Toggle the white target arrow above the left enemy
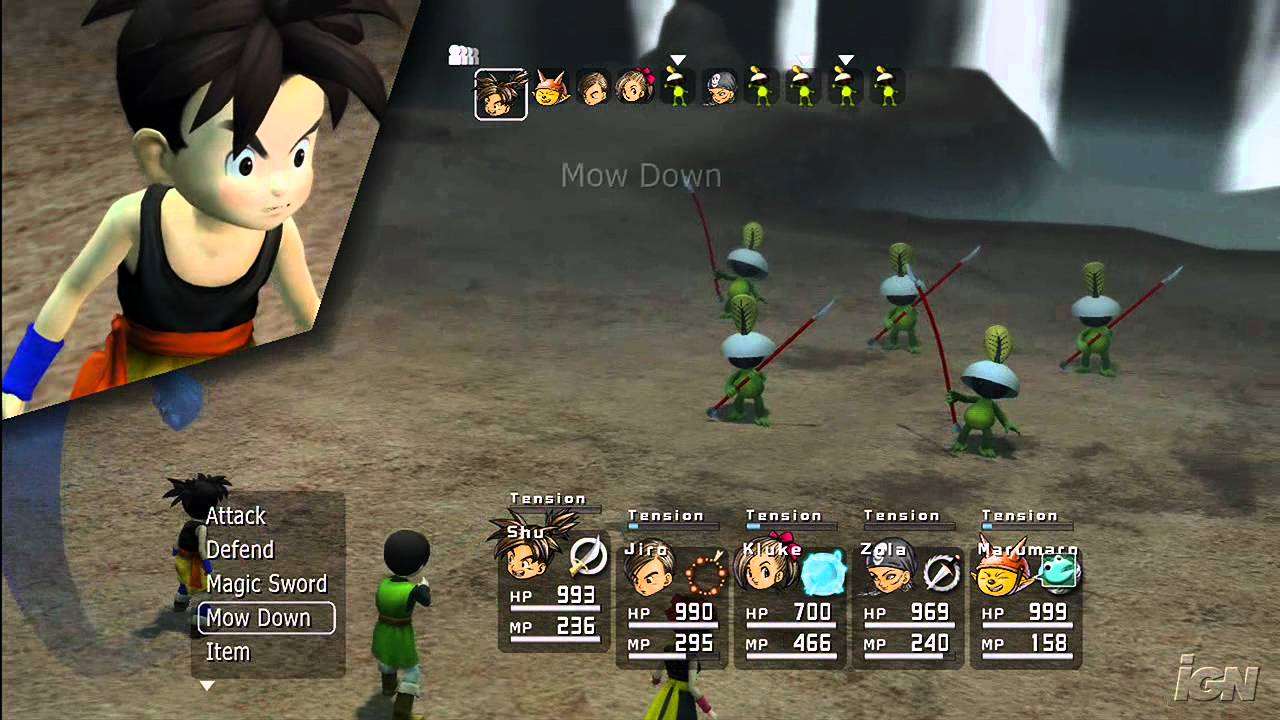 [x=677, y=58]
